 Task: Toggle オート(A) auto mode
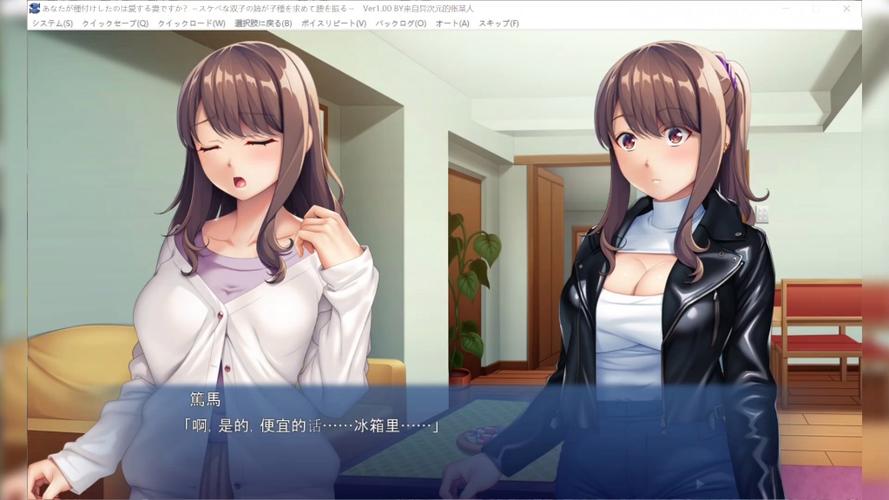click(x=452, y=23)
